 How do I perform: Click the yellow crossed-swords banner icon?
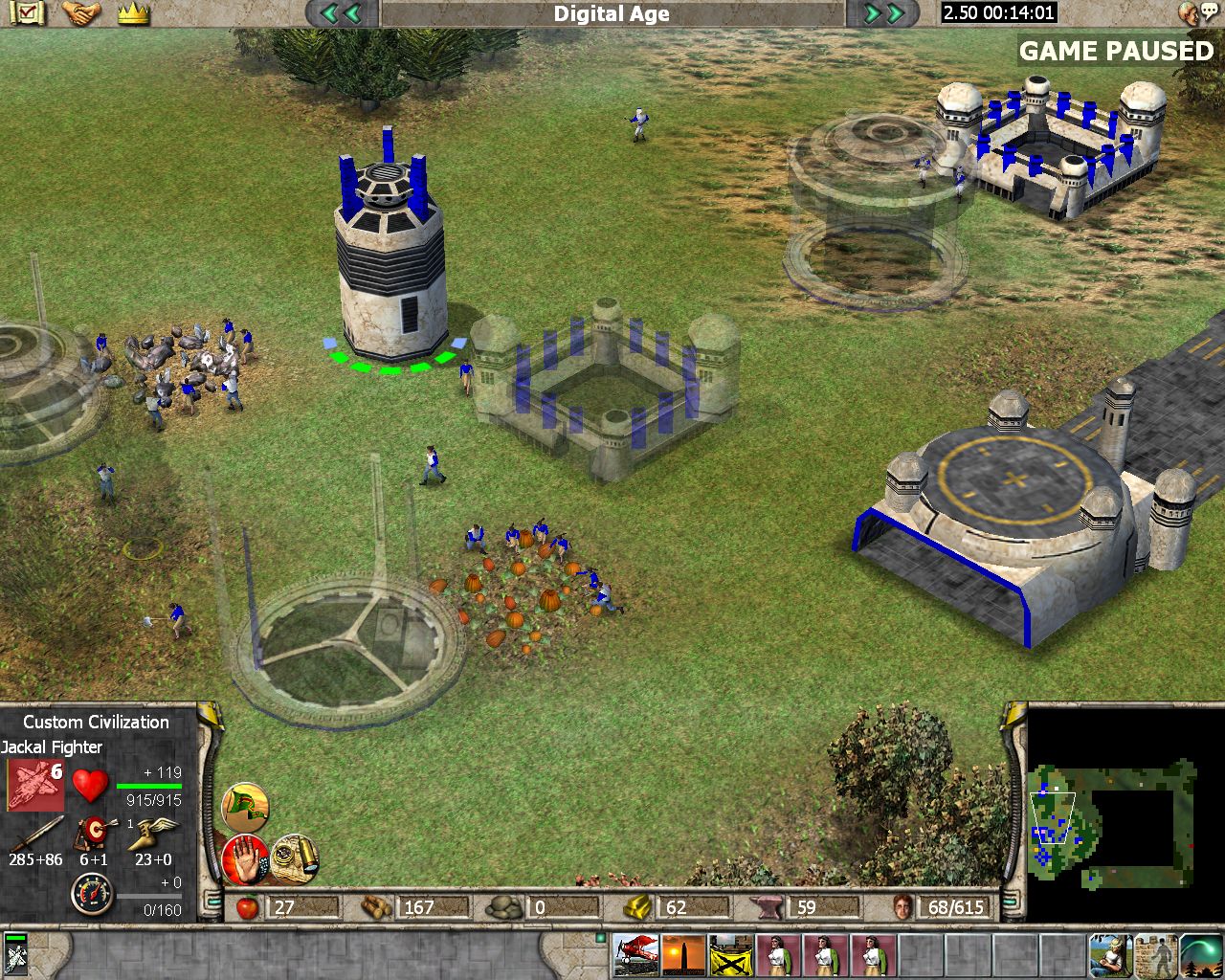point(730,954)
